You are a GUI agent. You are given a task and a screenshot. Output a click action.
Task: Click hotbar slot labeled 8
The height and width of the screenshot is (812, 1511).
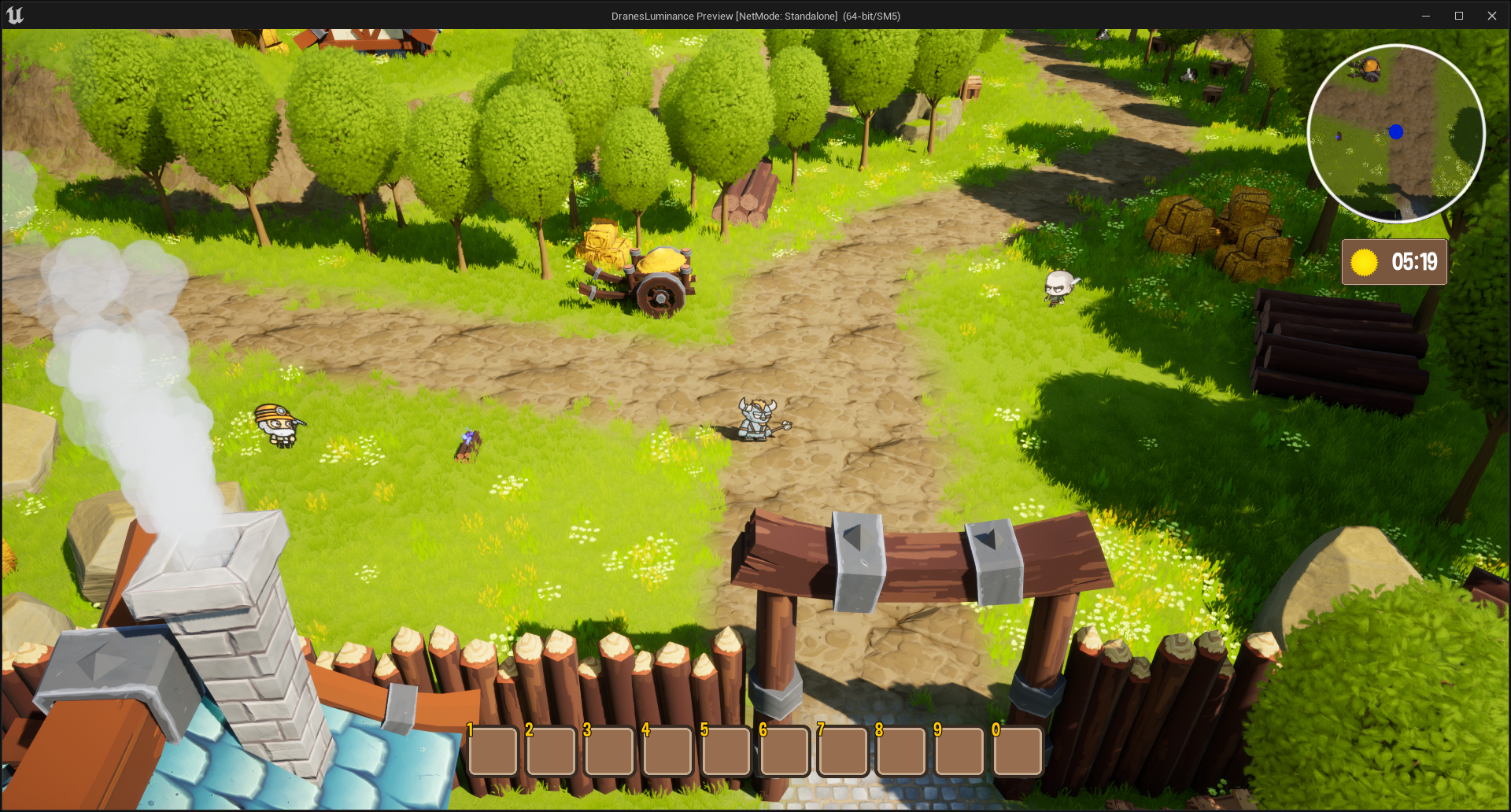pos(901,751)
